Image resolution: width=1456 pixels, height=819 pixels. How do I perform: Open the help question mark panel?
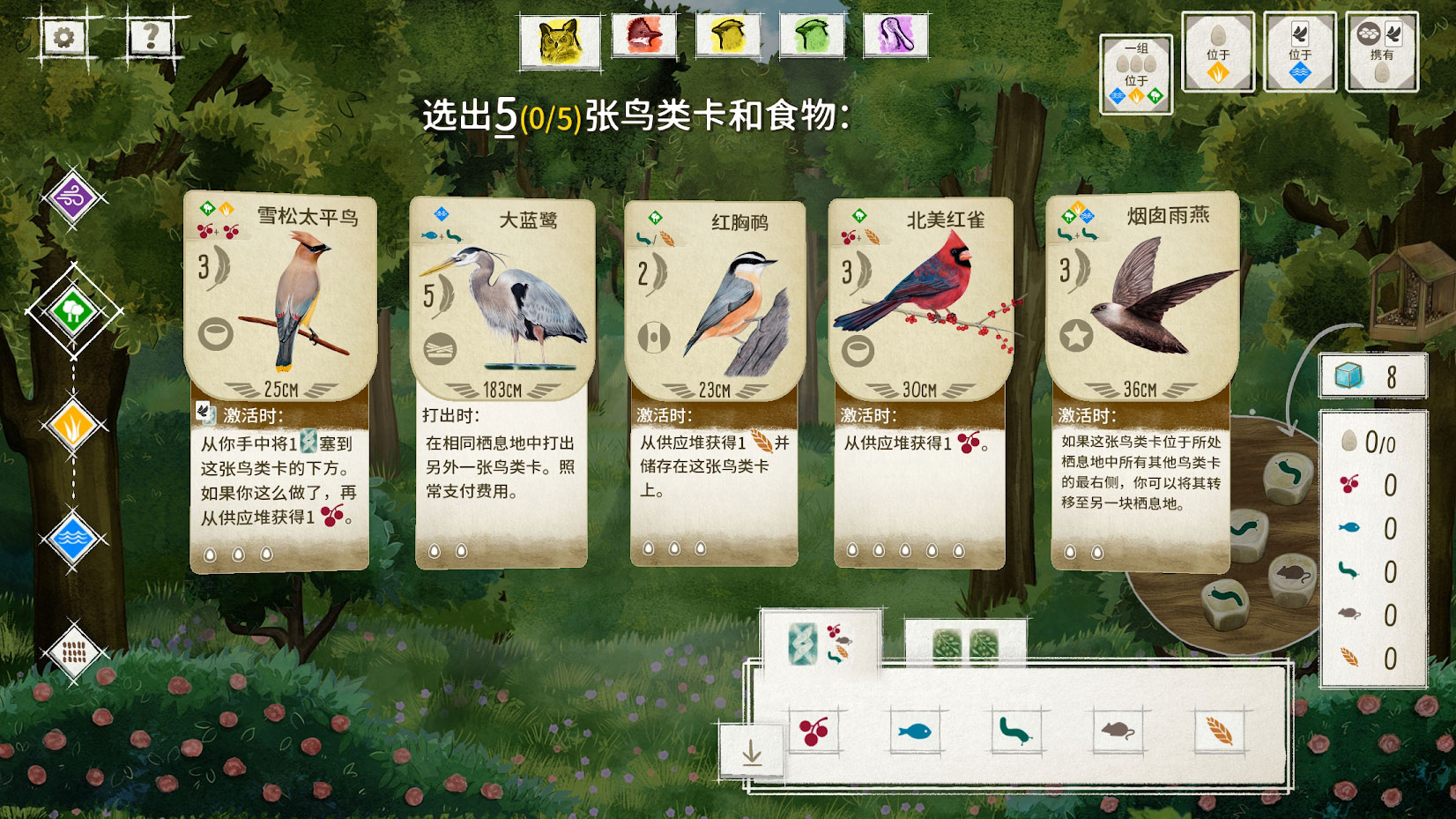point(150,36)
